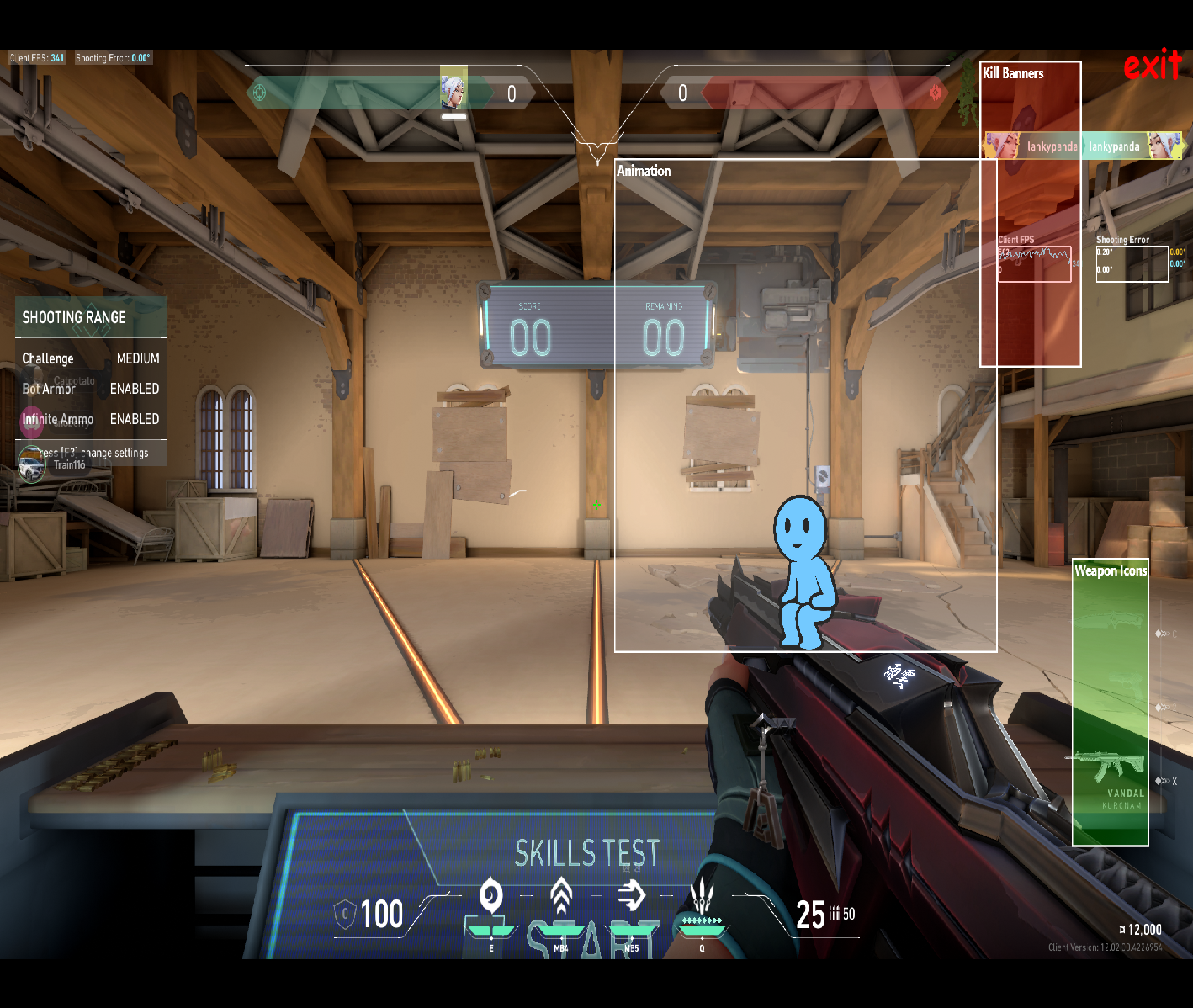Disable Infinite Ammo setting
This screenshot has width=1193, height=1008.
tap(135, 419)
